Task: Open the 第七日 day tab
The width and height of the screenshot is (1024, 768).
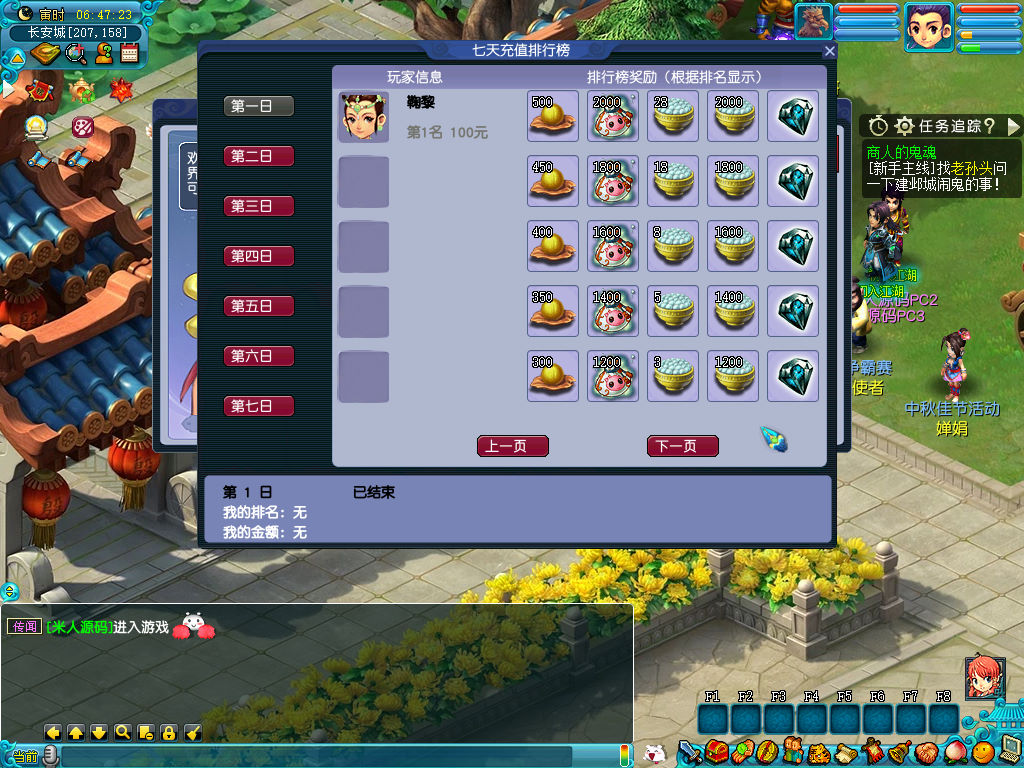Action: pyautogui.click(x=259, y=406)
